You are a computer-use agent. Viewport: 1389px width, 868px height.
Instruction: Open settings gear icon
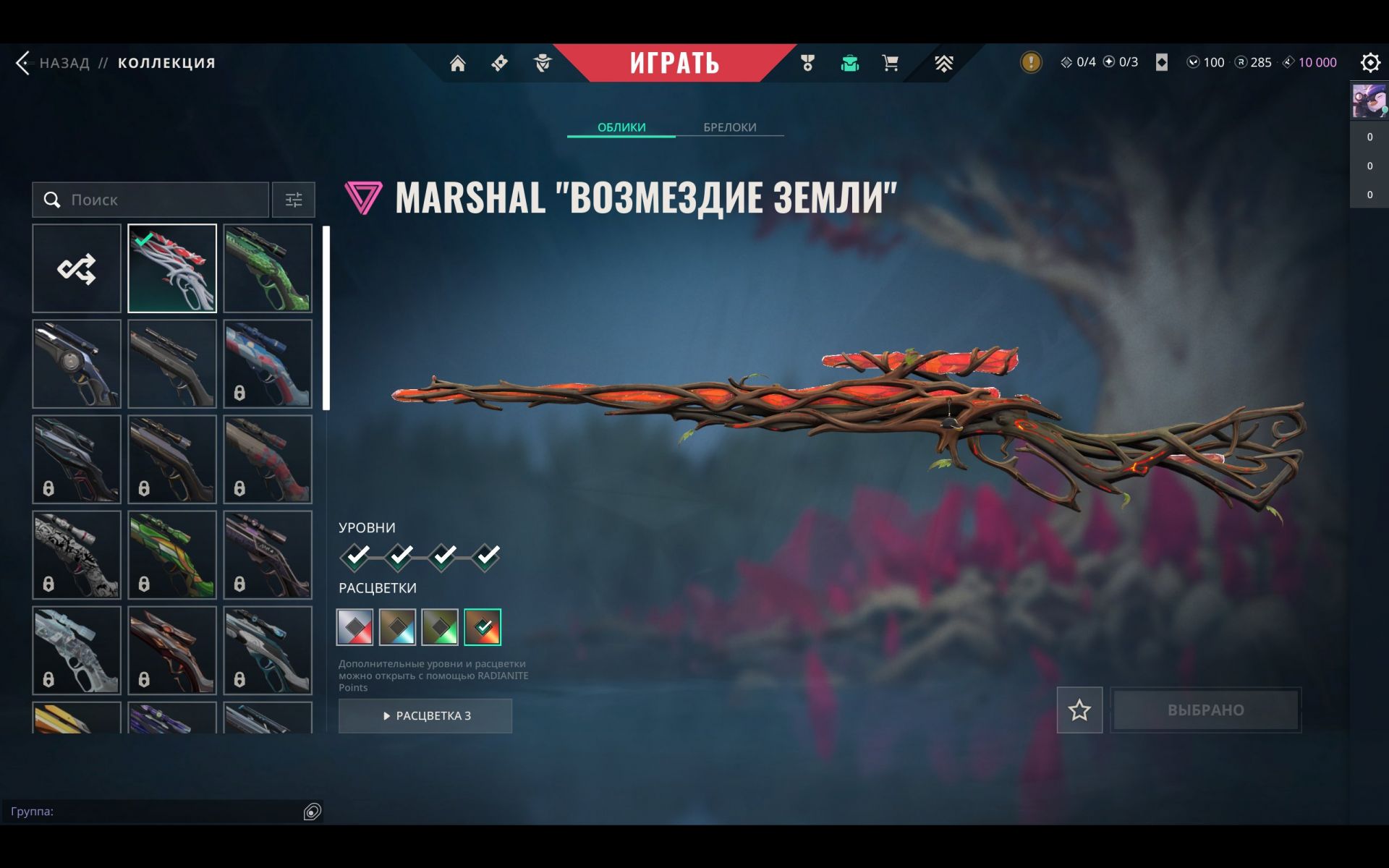point(1369,63)
